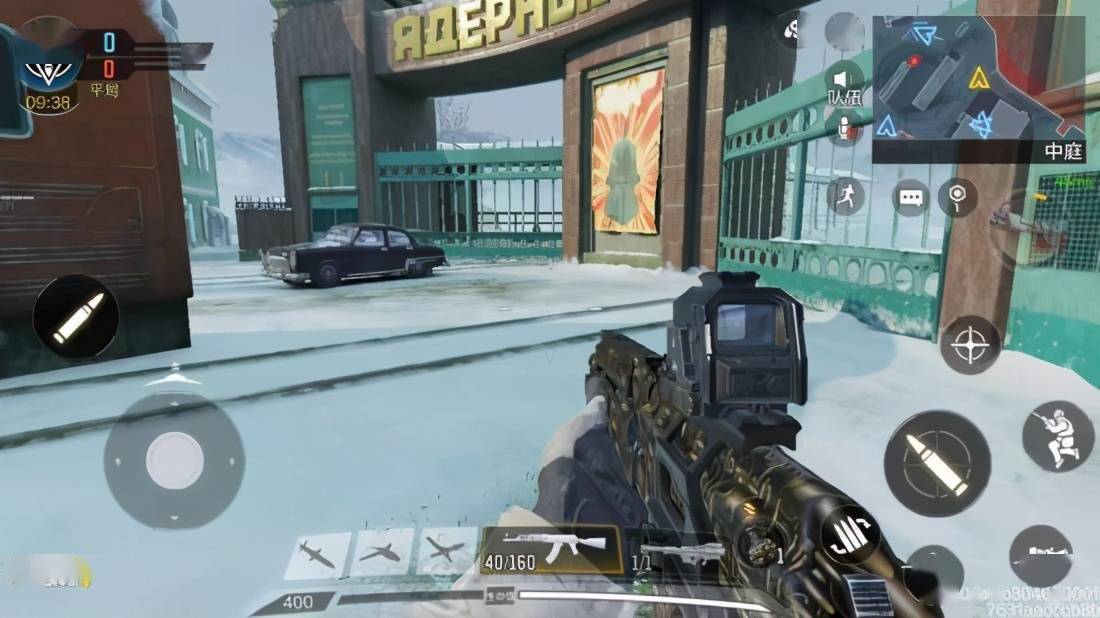Reload the weapon with the magazine icon

pyautogui.click(x=850, y=534)
